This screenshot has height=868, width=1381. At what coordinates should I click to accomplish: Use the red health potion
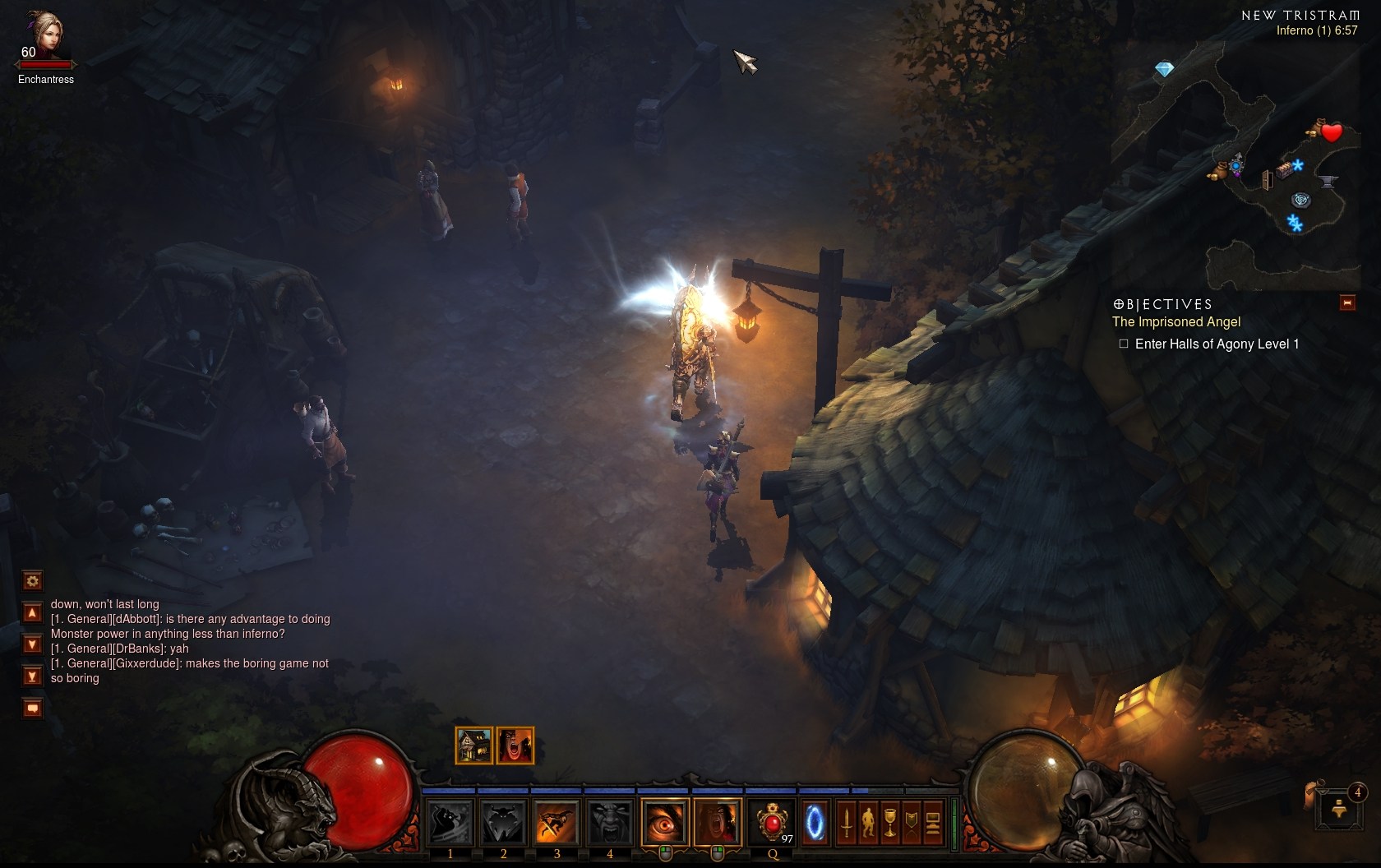pos(772,821)
